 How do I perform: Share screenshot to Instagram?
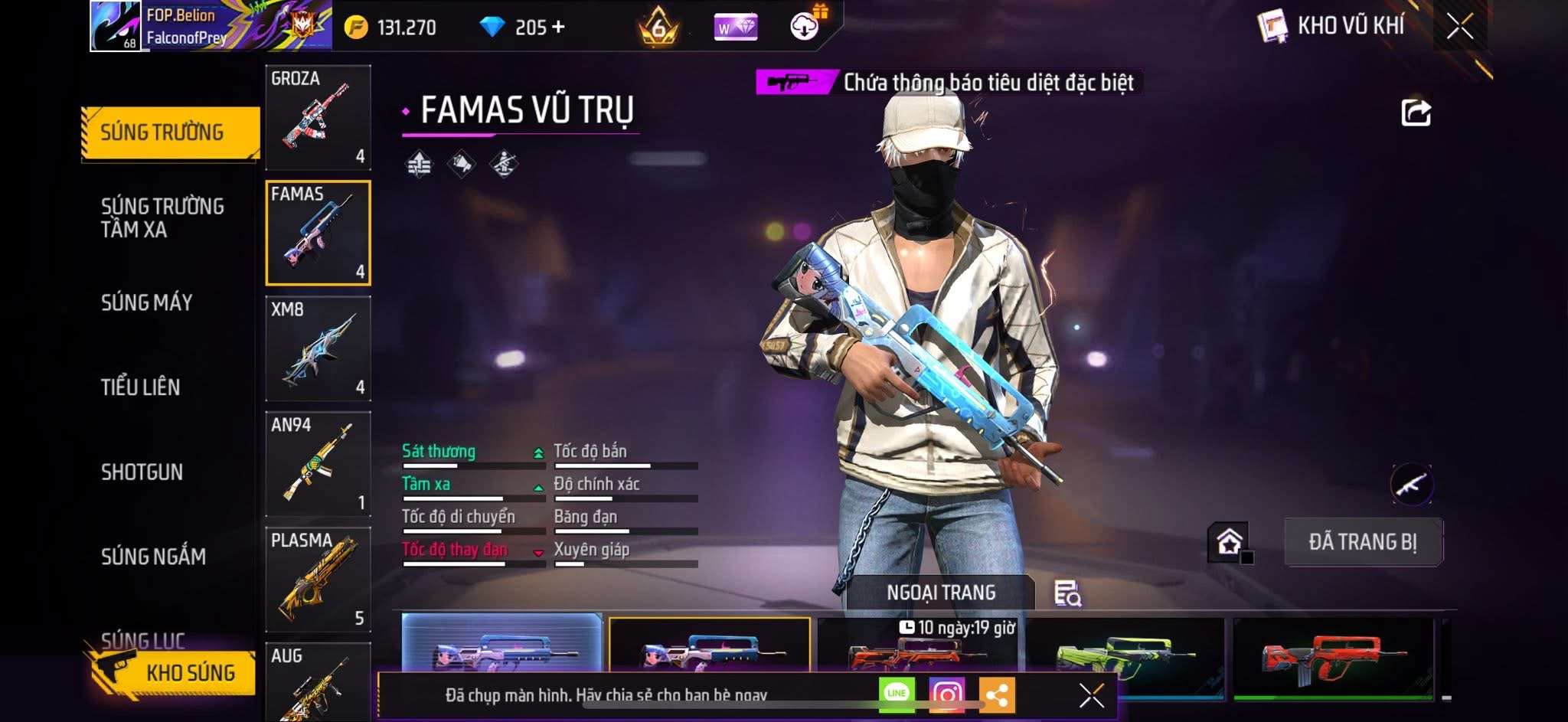coord(946,694)
